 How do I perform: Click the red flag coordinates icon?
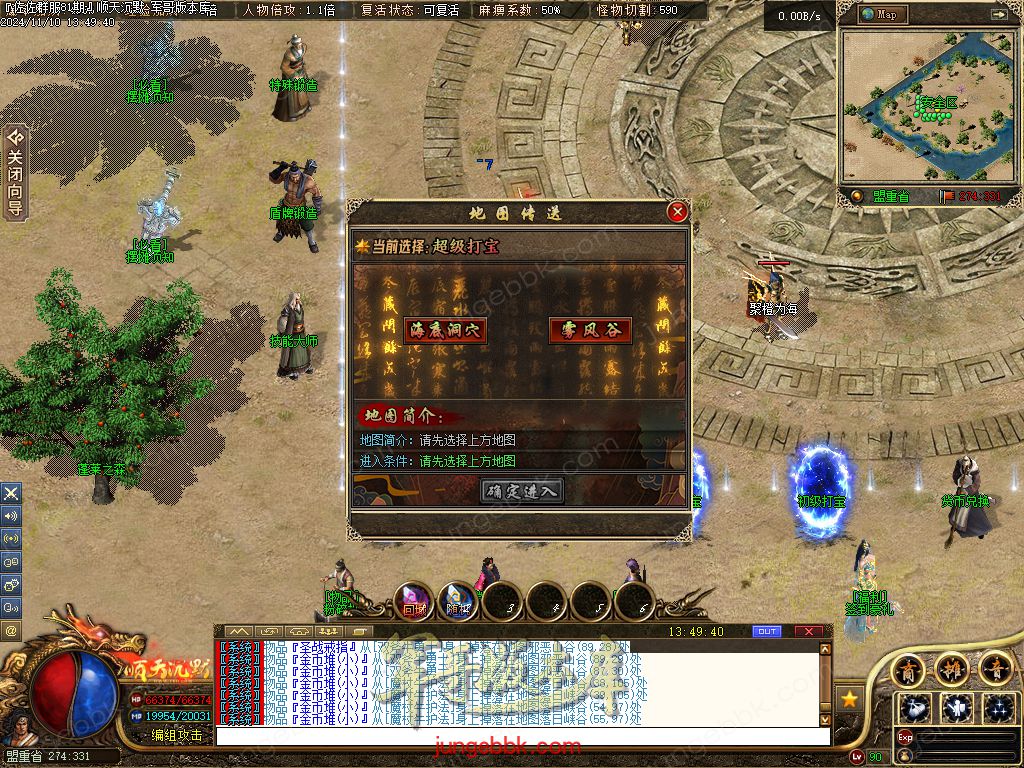tap(946, 196)
